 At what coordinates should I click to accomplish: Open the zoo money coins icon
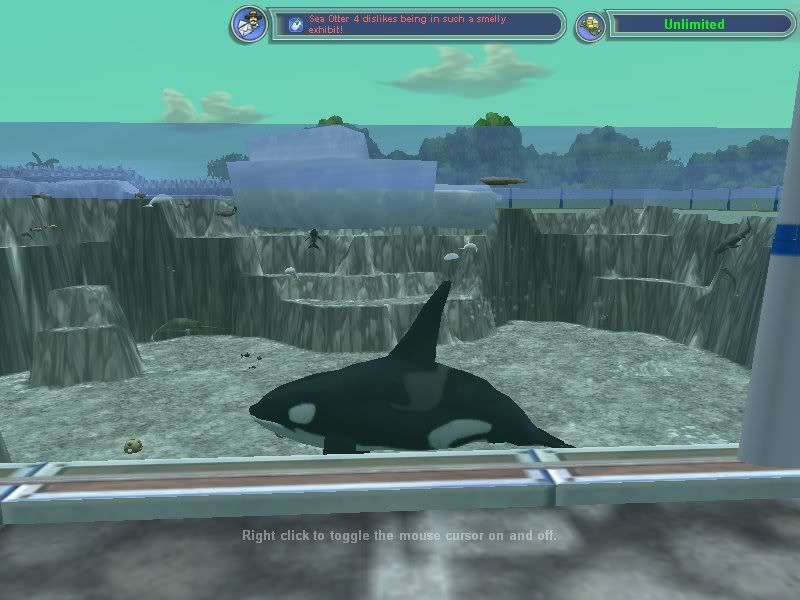click(x=590, y=25)
